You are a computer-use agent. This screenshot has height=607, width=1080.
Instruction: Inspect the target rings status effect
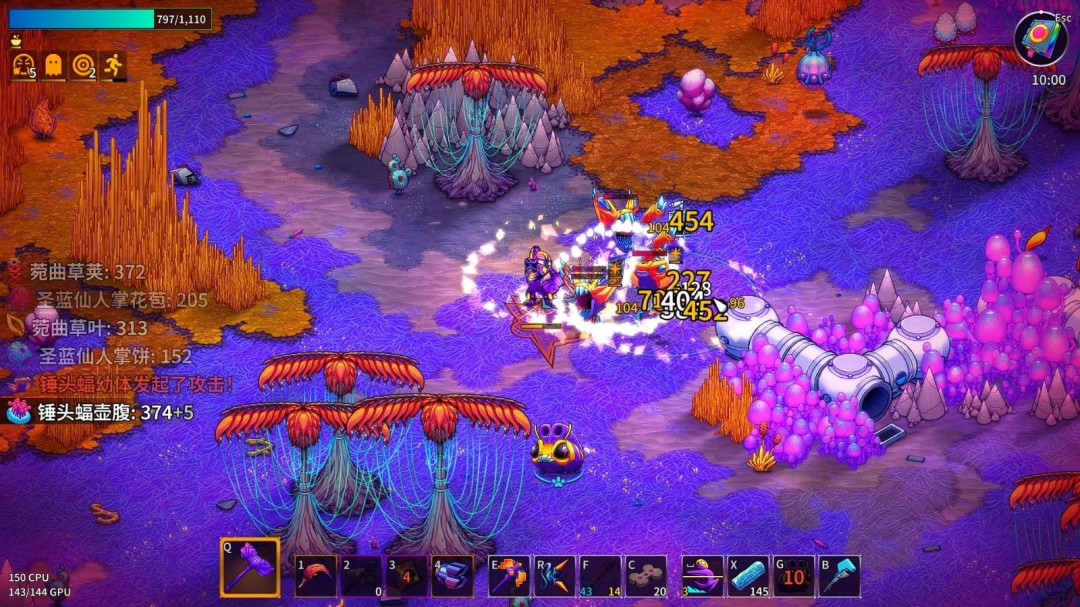(x=83, y=66)
